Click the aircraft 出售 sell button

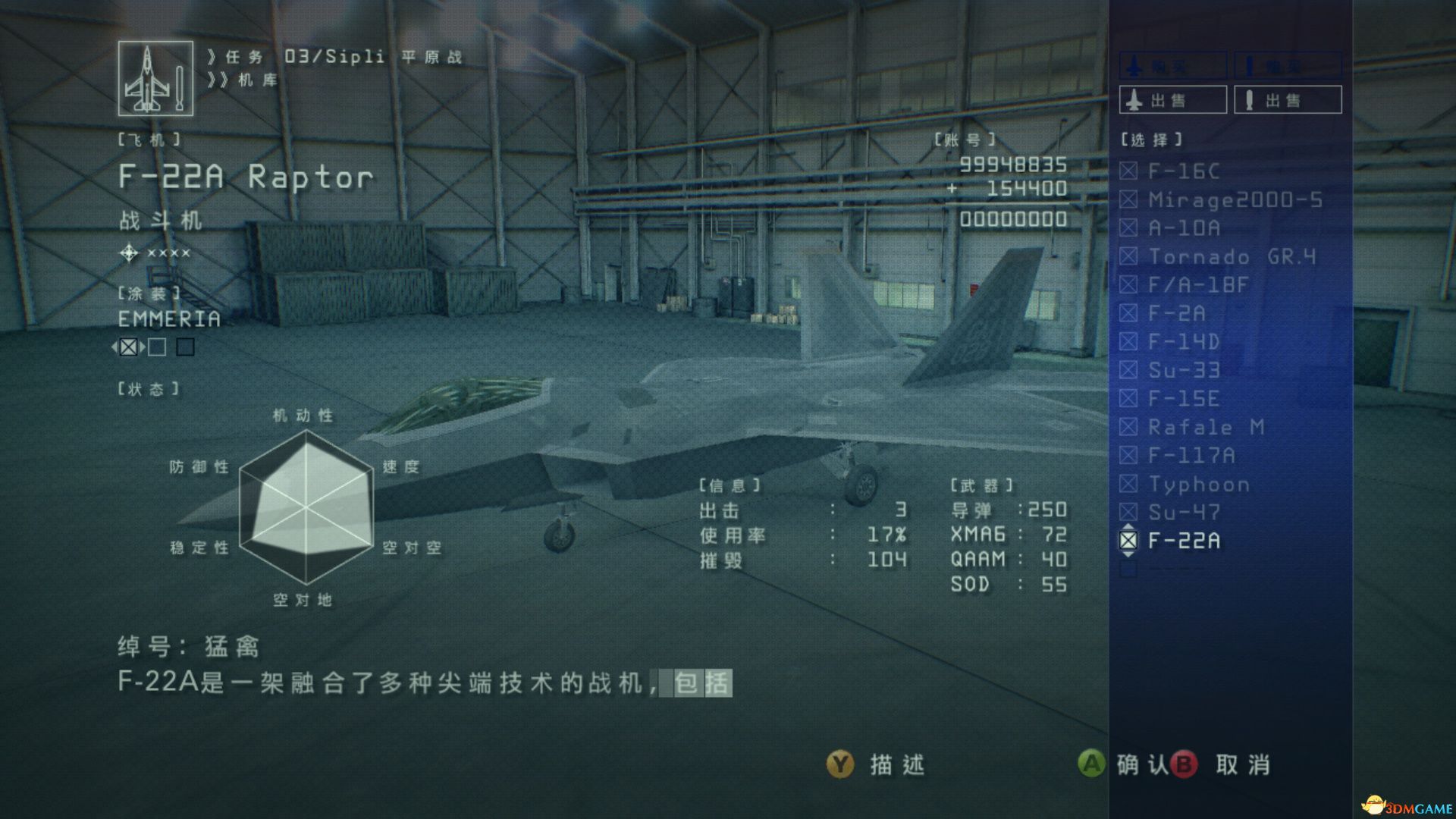click(1172, 99)
